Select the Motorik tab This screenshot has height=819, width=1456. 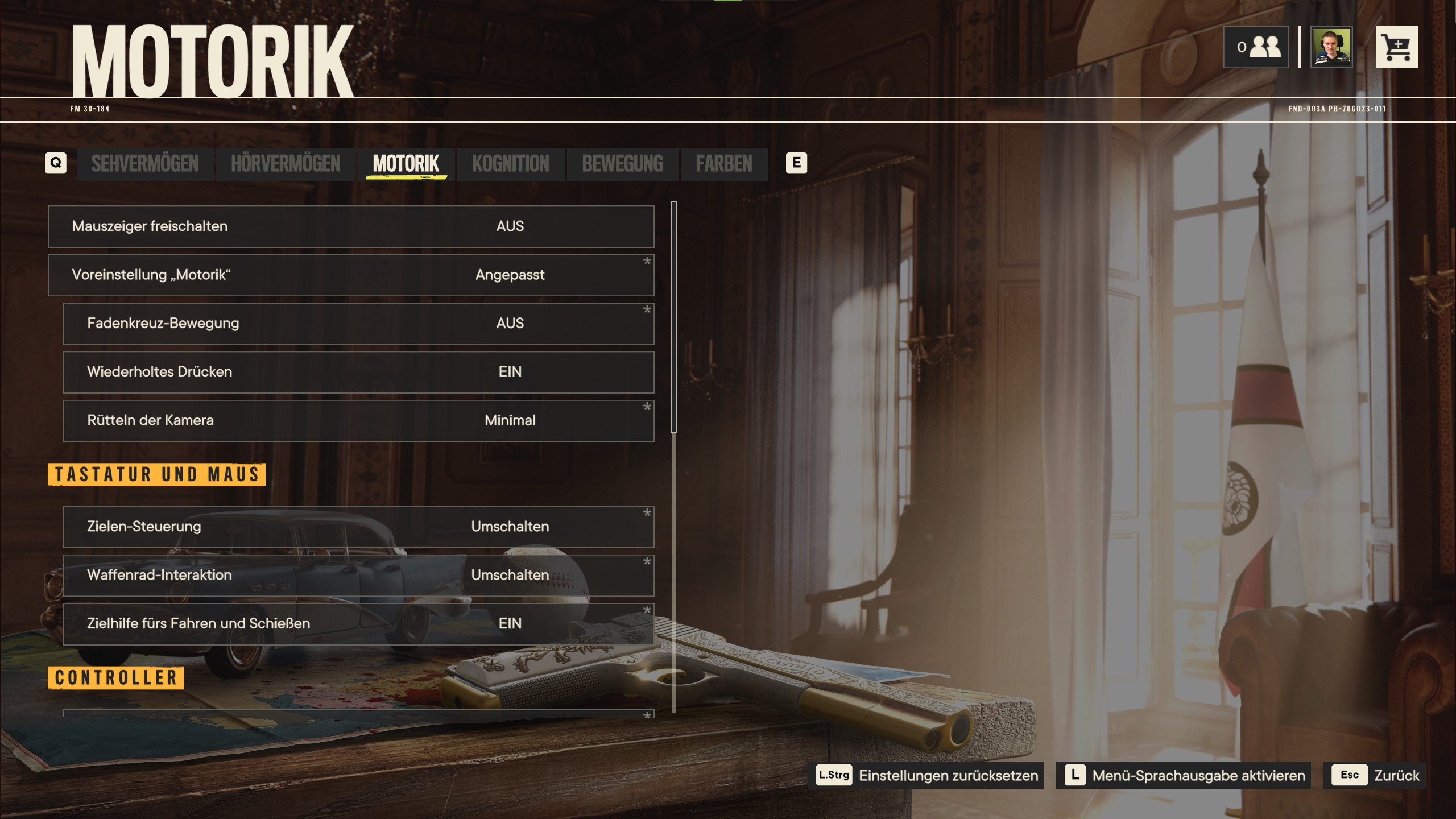click(406, 164)
